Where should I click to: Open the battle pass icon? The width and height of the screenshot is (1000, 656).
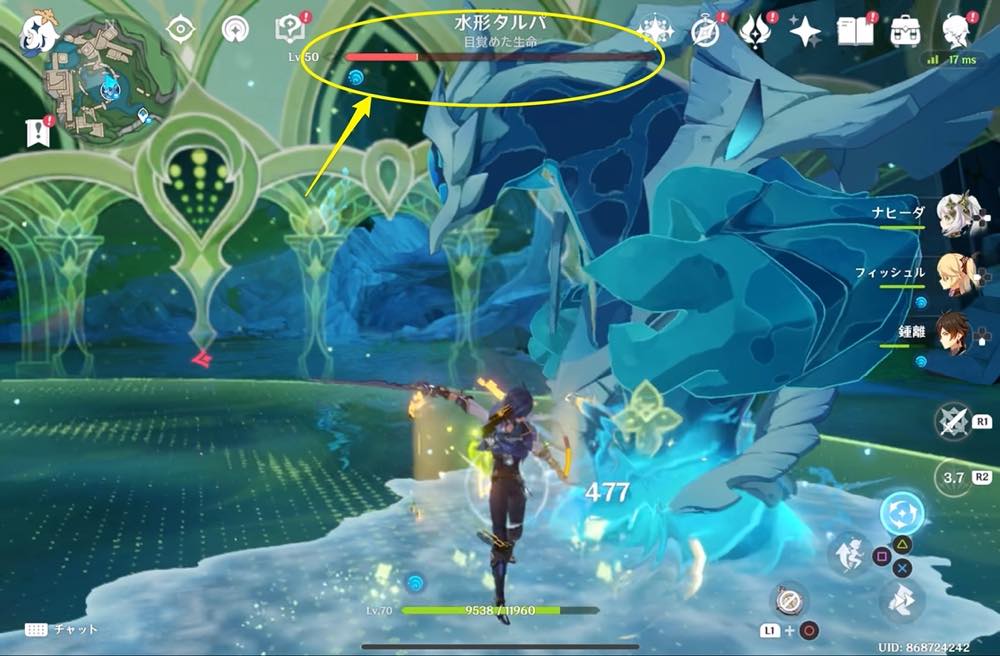coord(754,32)
